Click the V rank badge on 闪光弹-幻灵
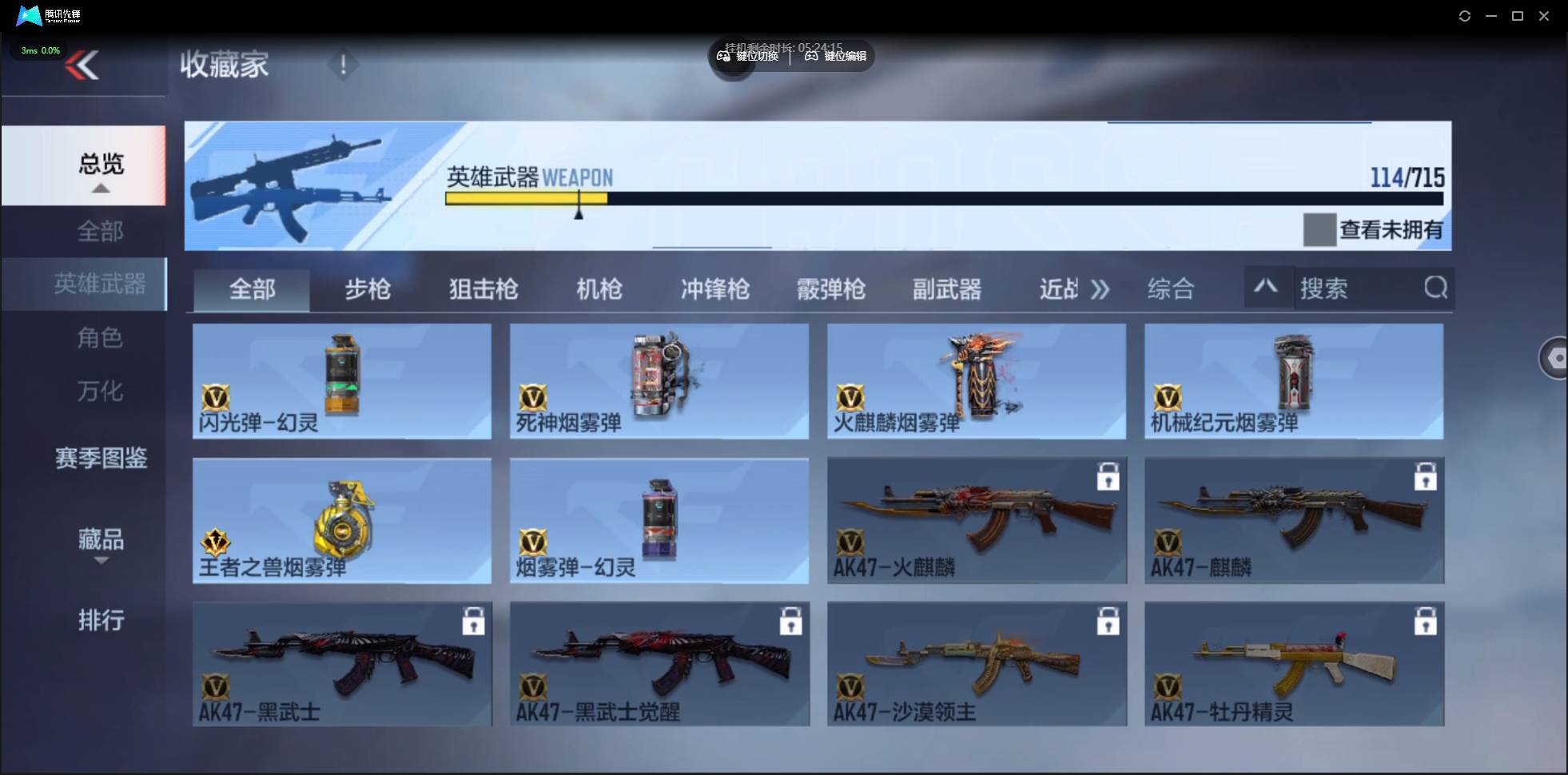The width and height of the screenshot is (1568, 775). click(217, 399)
